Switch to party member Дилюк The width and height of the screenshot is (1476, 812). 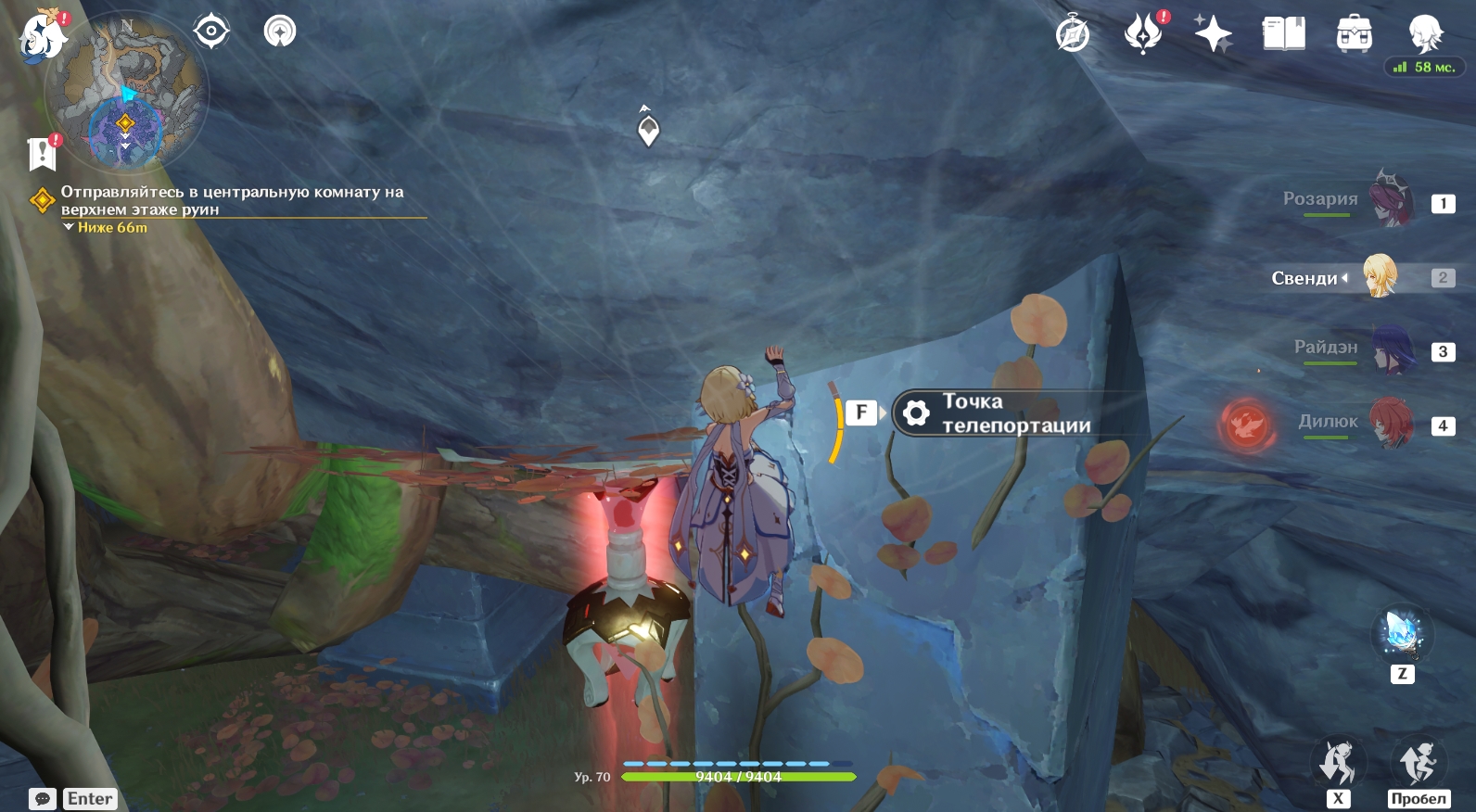(1391, 424)
